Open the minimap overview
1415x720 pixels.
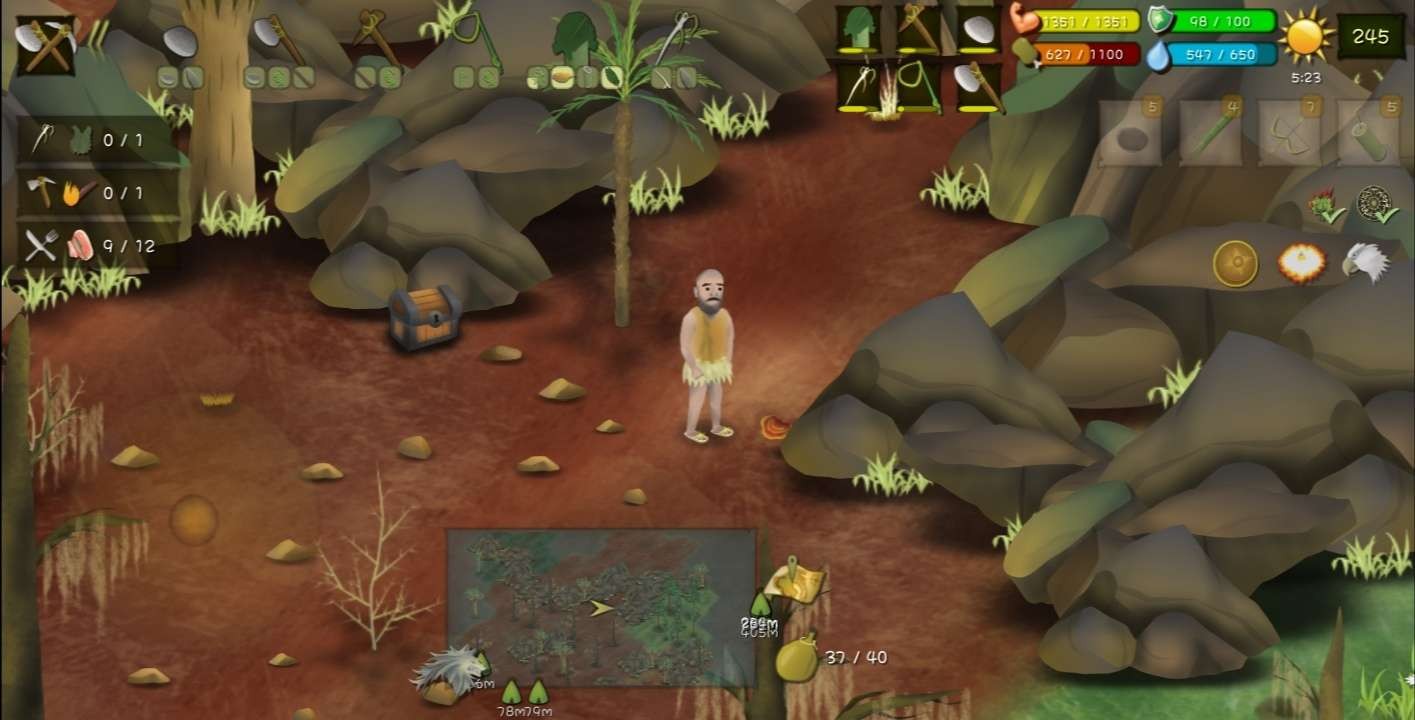pyautogui.click(x=600, y=607)
